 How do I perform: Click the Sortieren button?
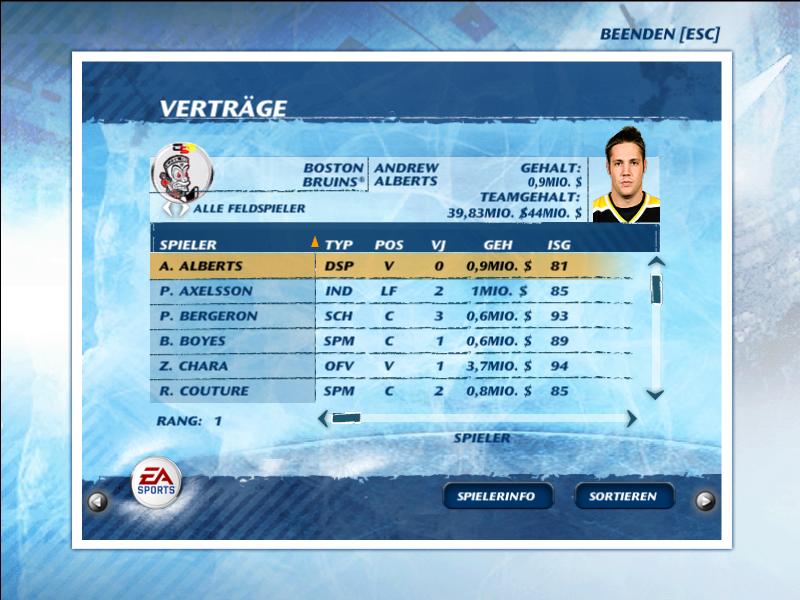(624, 496)
